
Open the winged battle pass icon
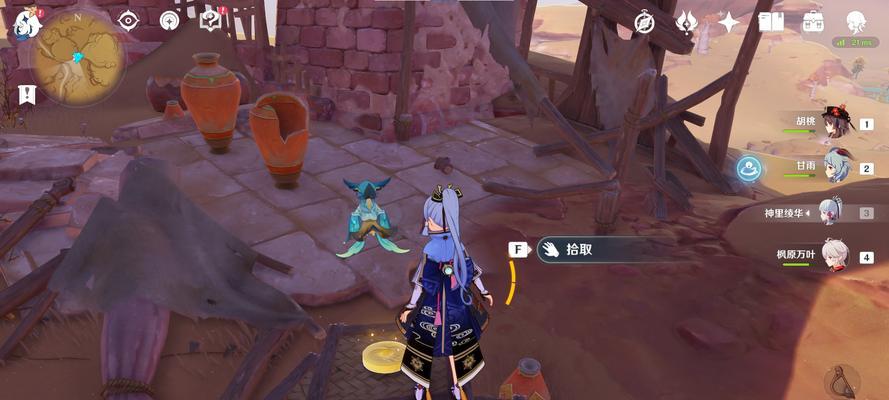point(687,22)
